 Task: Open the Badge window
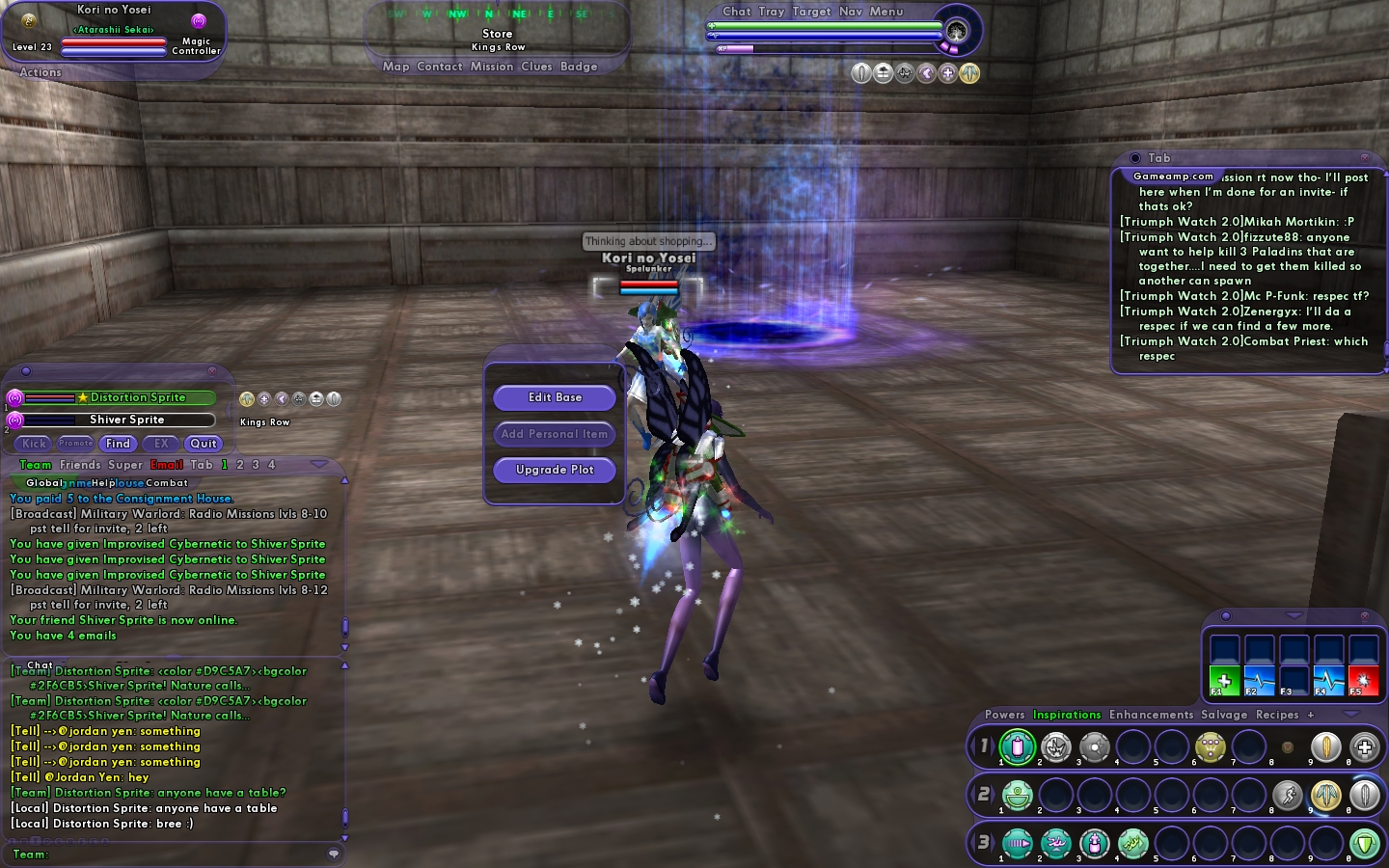(579, 67)
